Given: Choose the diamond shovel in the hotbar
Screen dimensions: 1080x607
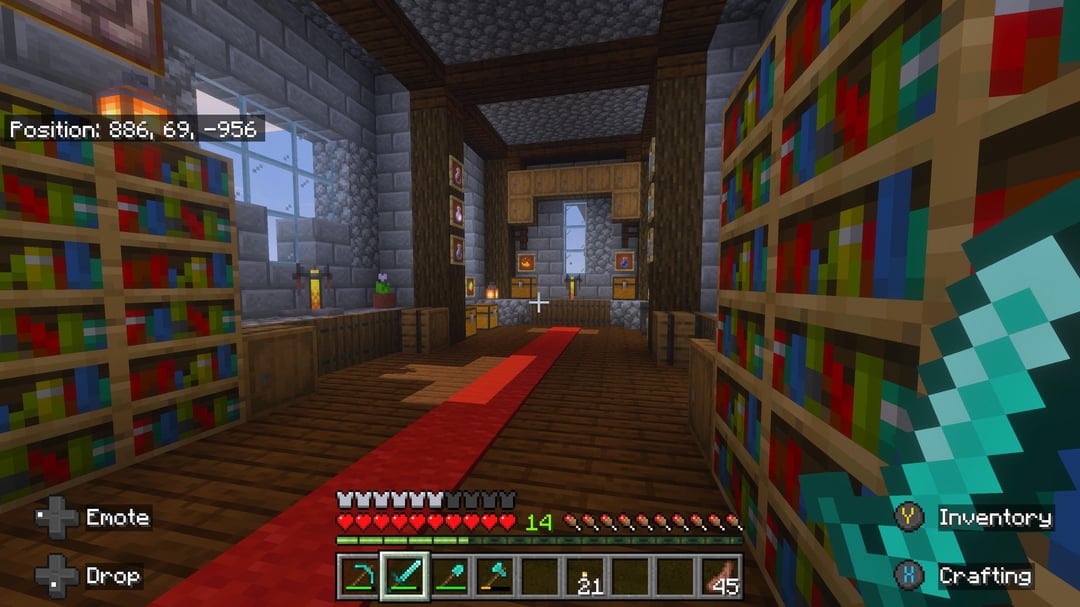Looking at the screenshot, I should [x=450, y=575].
